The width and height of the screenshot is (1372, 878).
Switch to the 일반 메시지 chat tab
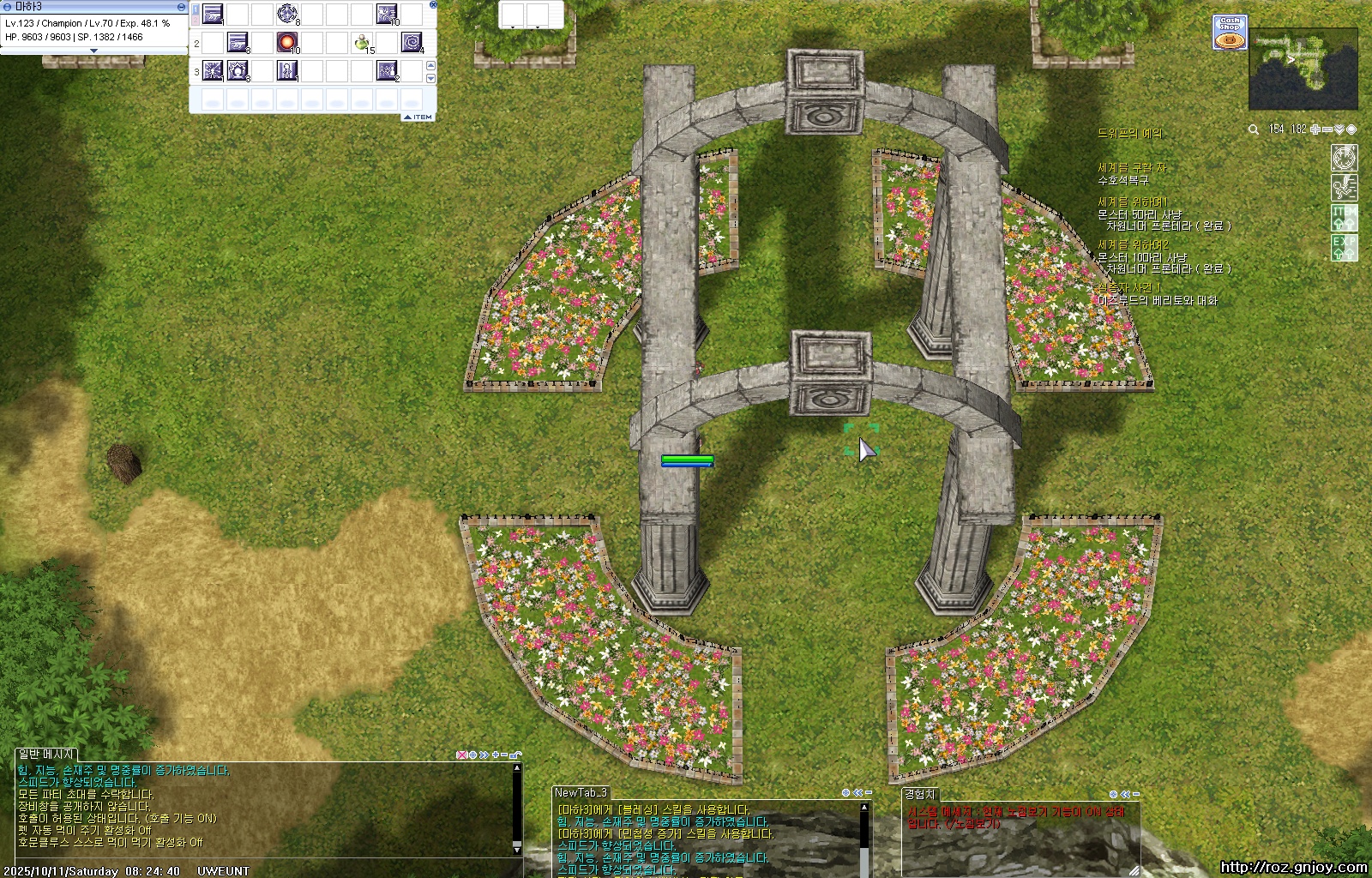tap(46, 754)
